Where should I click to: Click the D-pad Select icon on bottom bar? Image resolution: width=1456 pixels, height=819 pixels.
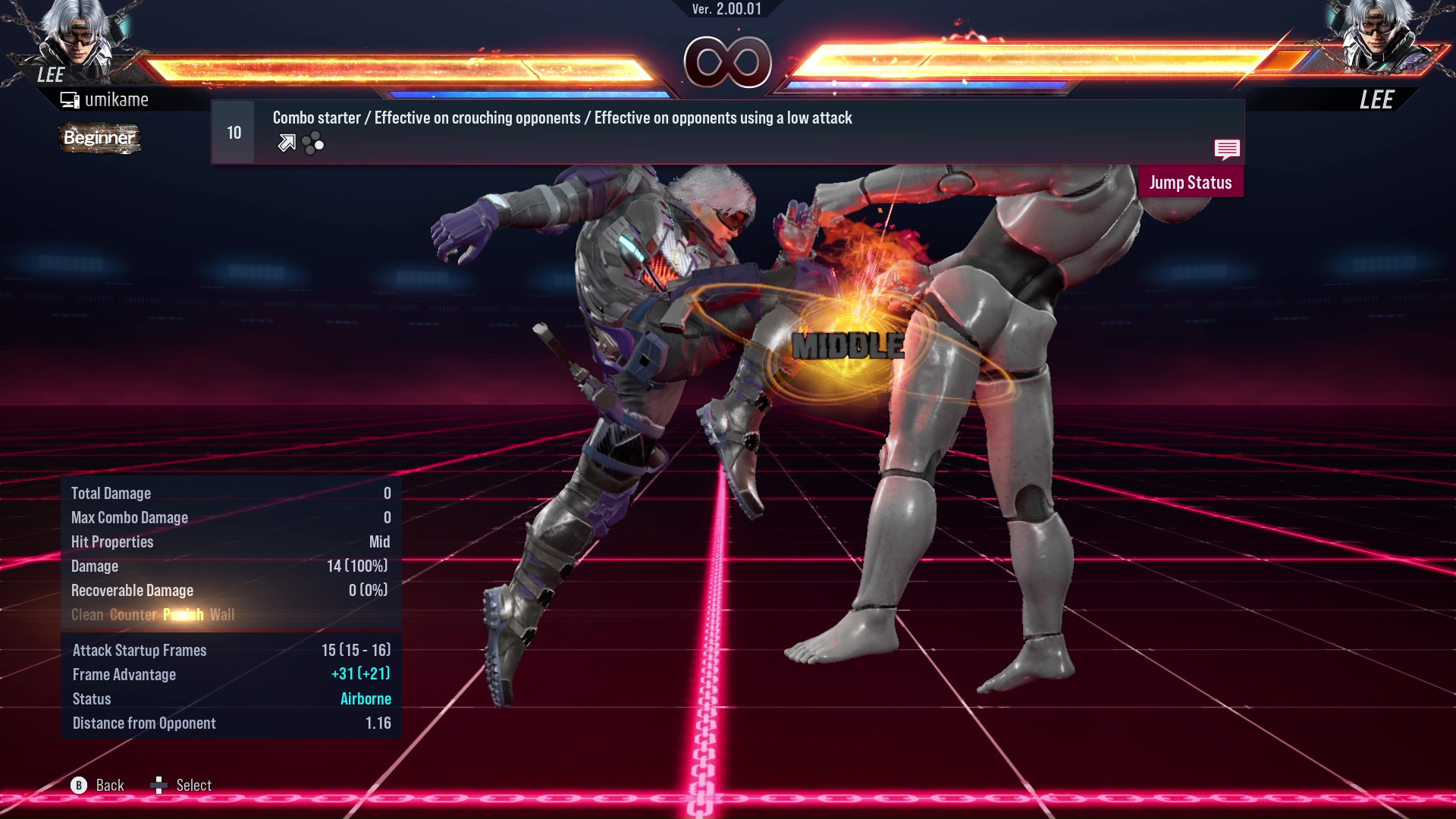pos(160,785)
